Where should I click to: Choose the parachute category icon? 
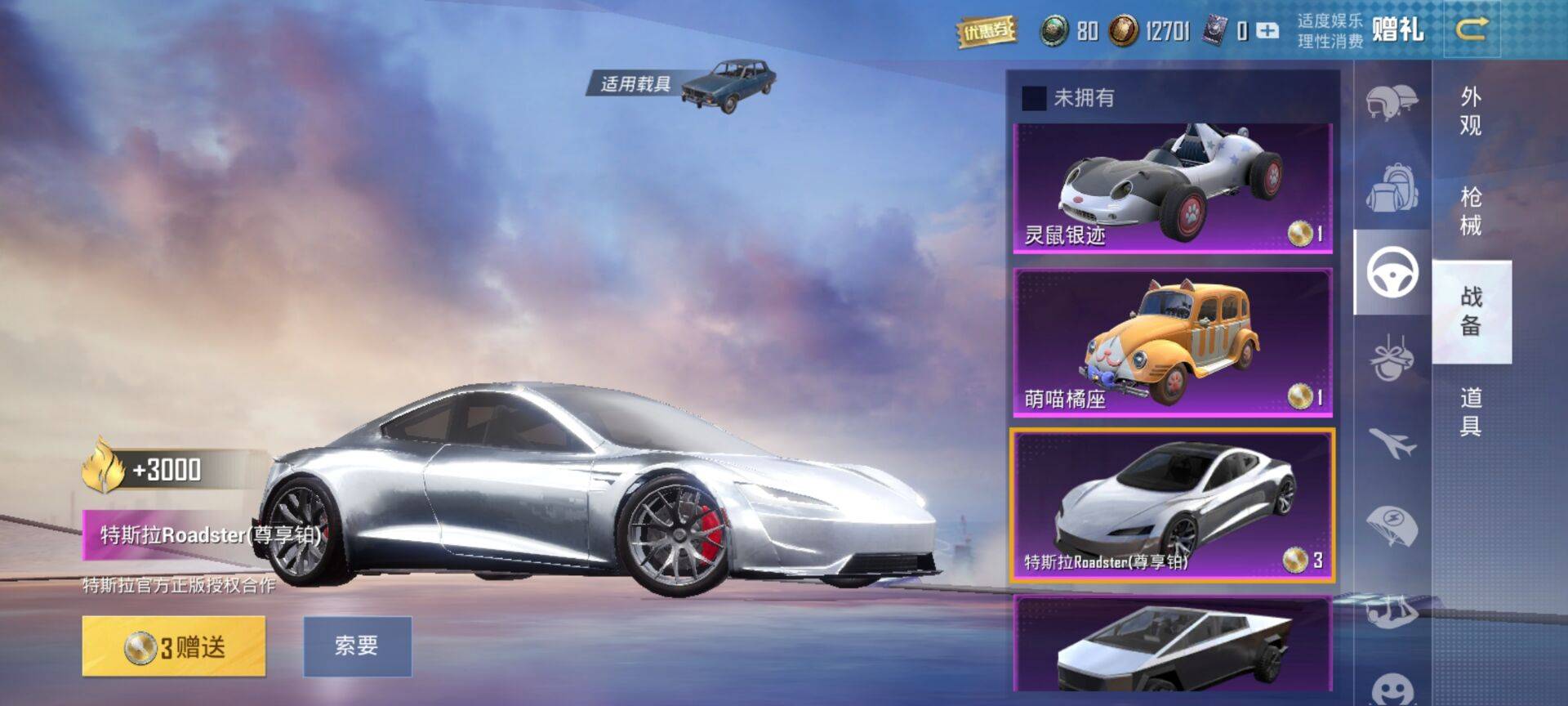pos(1392,525)
